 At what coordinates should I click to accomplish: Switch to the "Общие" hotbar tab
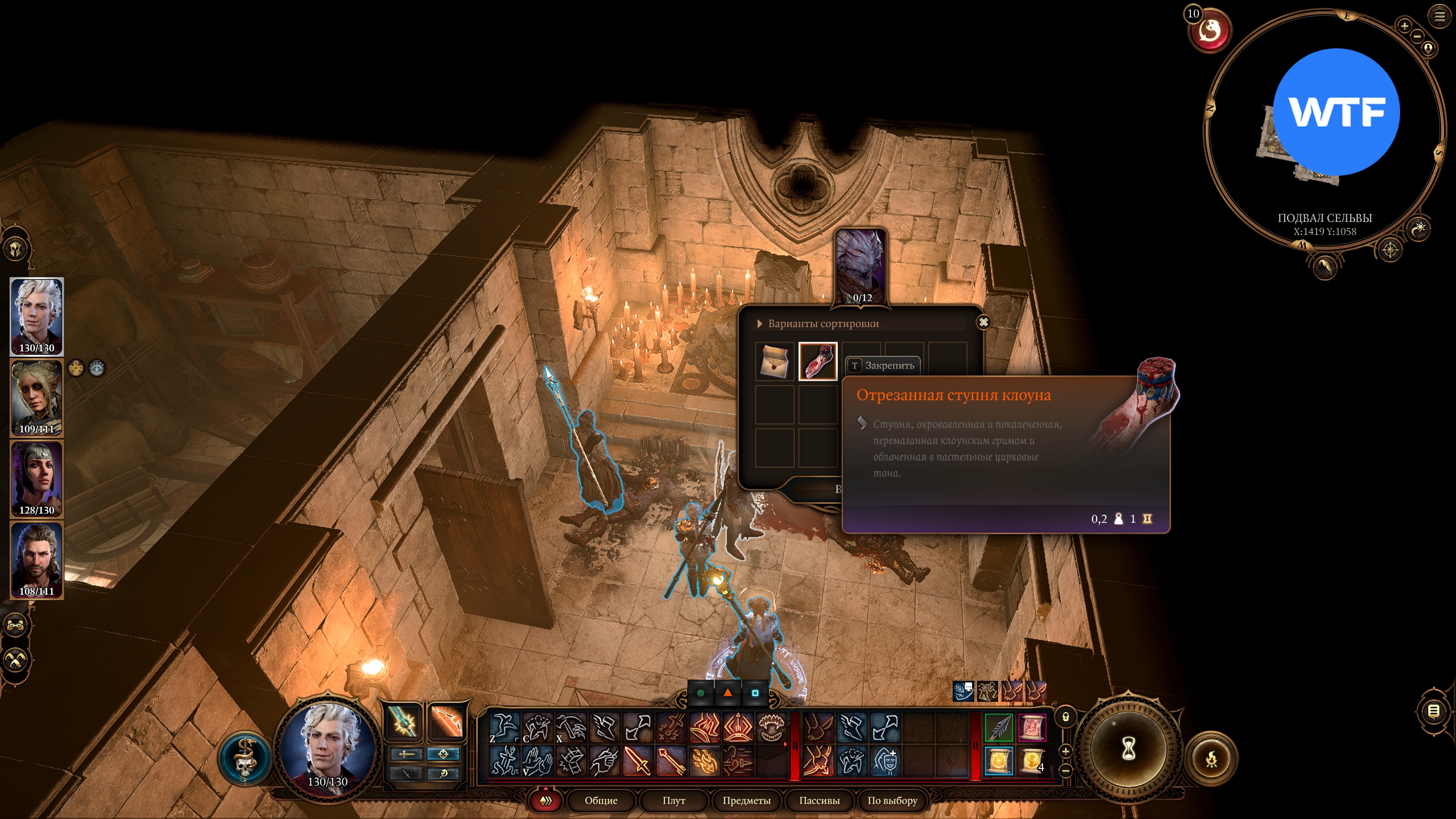pos(601,801)
